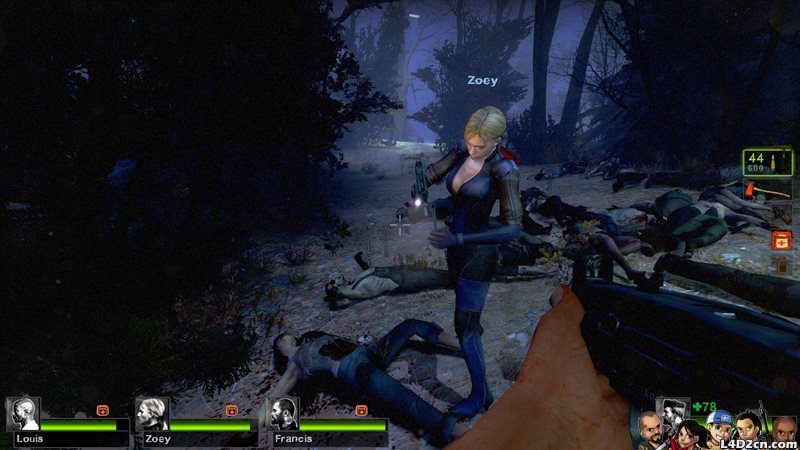Select the primary weapon slot showing 44 ammo
The width and height of the screenshot is (800, 450).
point(767,161)
